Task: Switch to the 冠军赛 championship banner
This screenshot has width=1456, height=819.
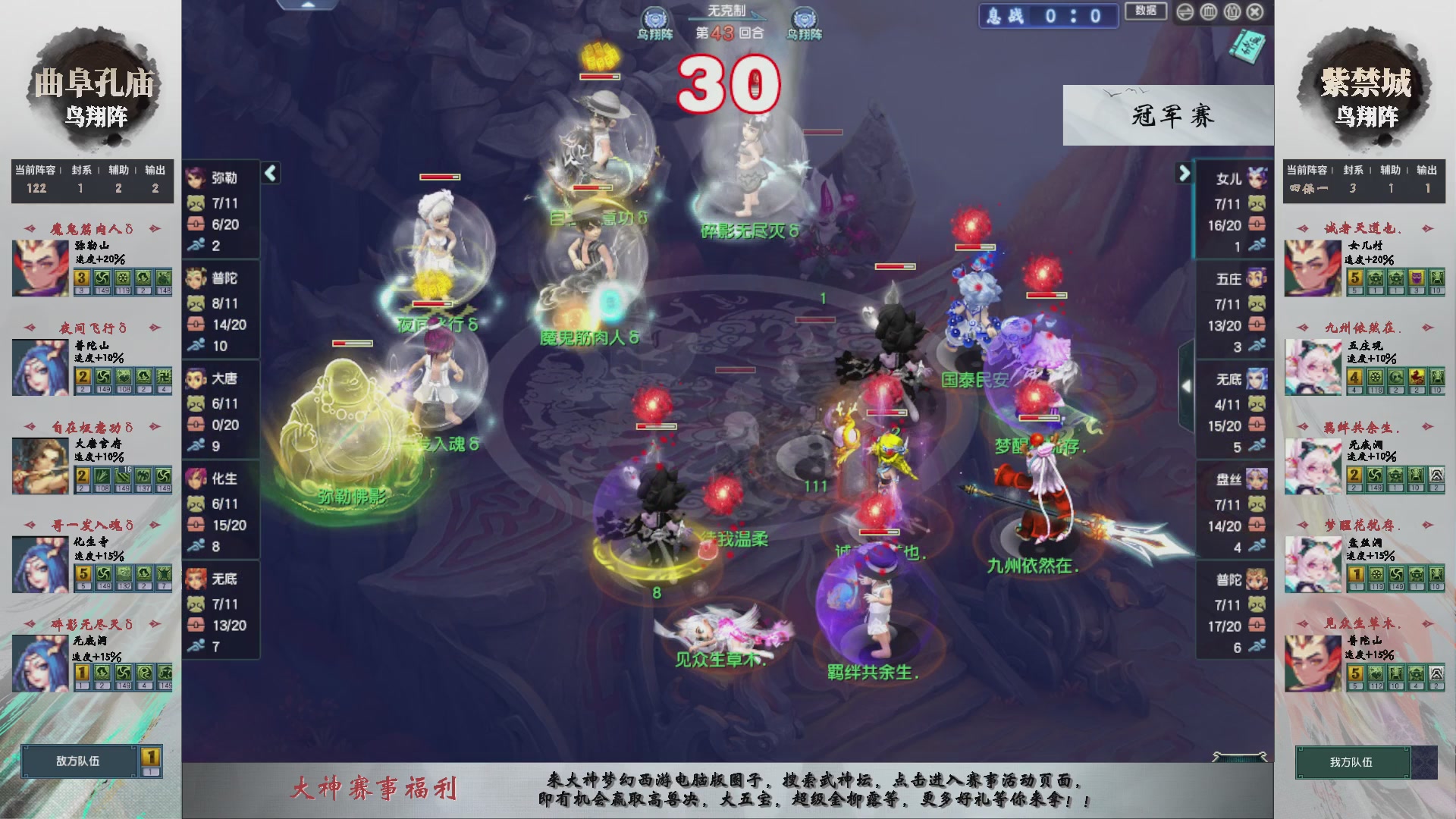Action: click(x=1169, y=115)
